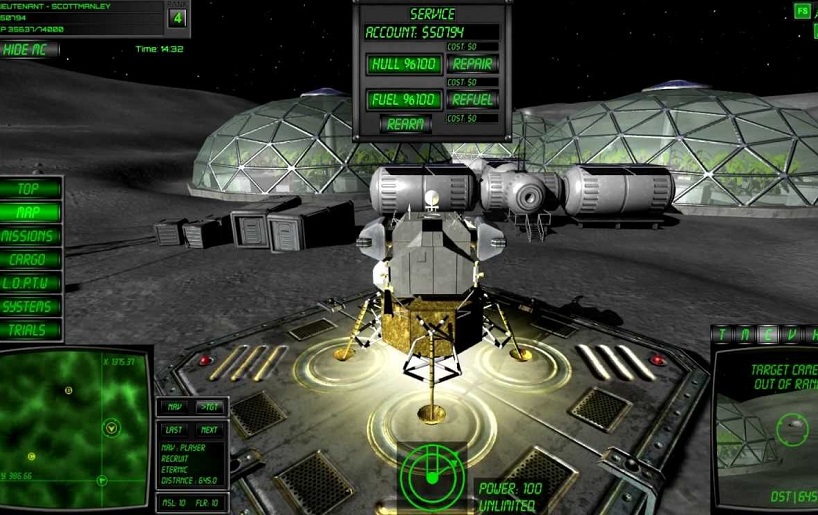Rearm the ship
The width and height of the screenshot is (818, 515).
click(406, 124)
